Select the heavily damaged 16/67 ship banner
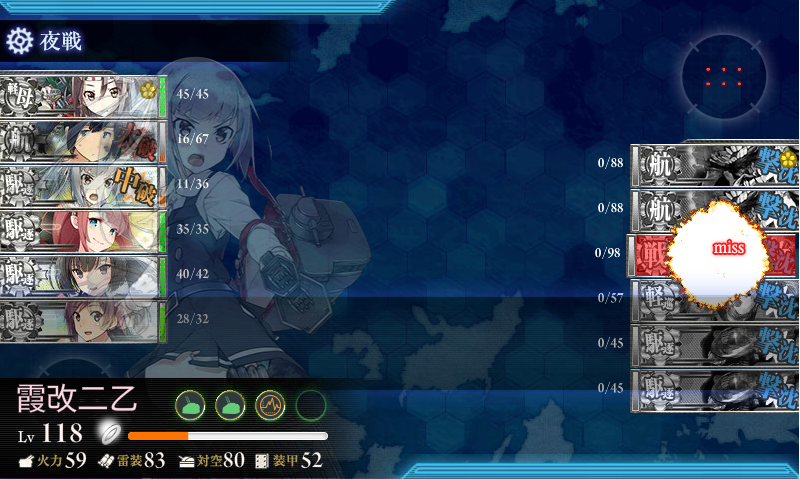 click(82, 141)
